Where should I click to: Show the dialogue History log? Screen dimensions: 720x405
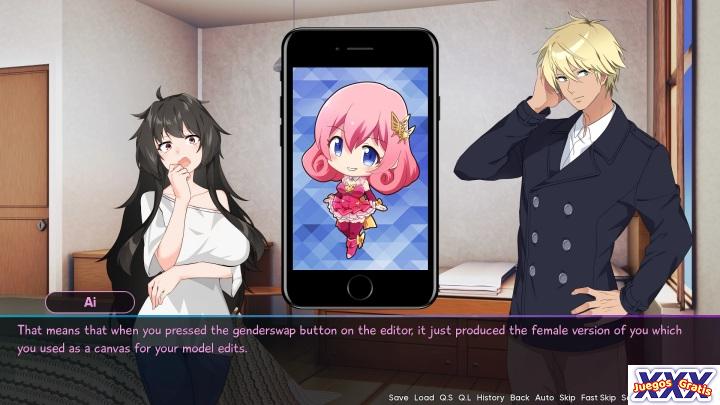pyautogui.click(x=490, y=397)
